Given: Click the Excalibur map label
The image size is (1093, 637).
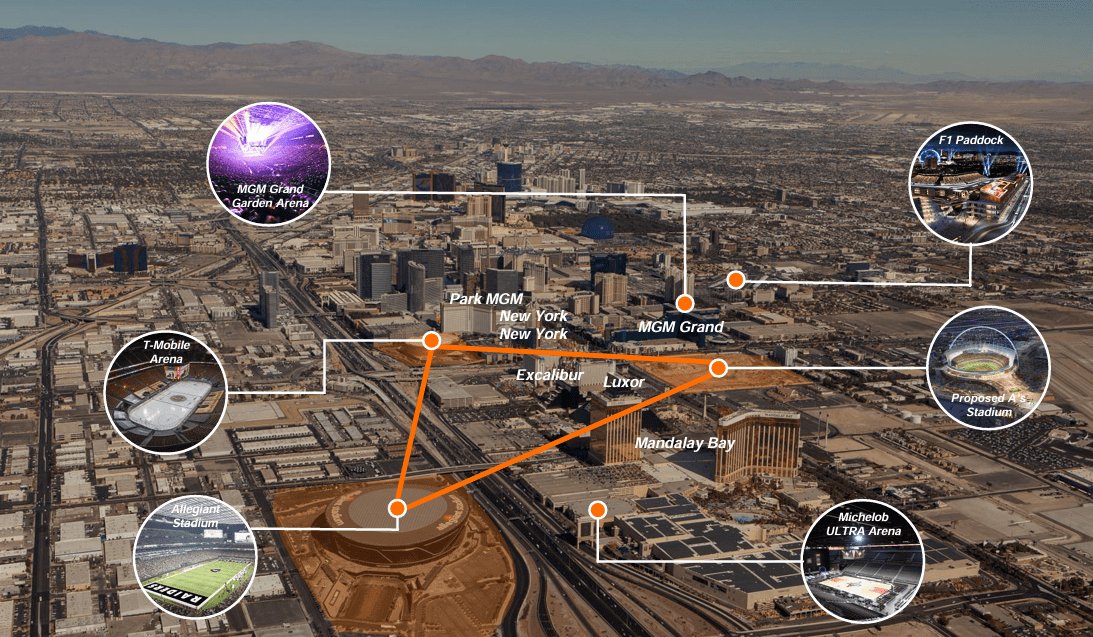Looking at the screenshot, I should (x=549, y=374).
